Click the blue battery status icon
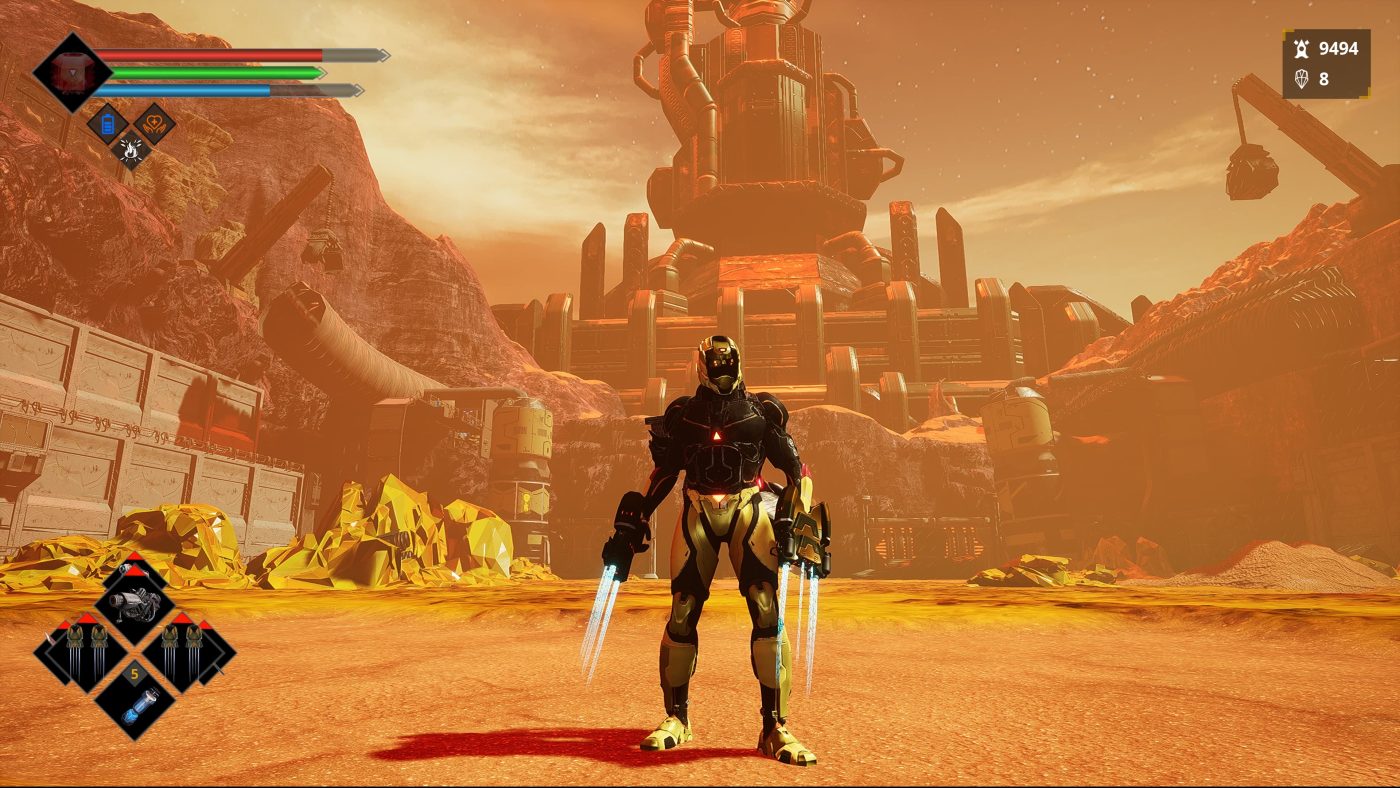This screenshot has width=1400, height=788. coord(106,124)
